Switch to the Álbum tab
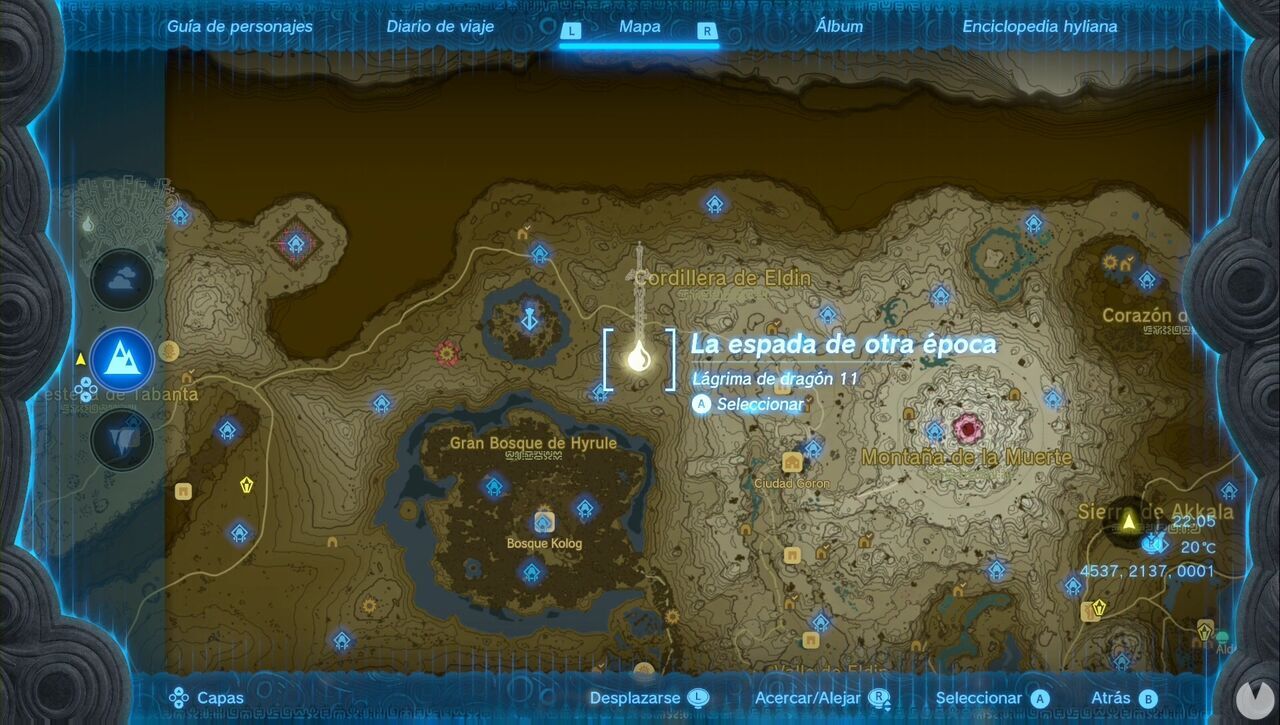This screenshot has height=725, width=1280. click(x=840, y=26)
